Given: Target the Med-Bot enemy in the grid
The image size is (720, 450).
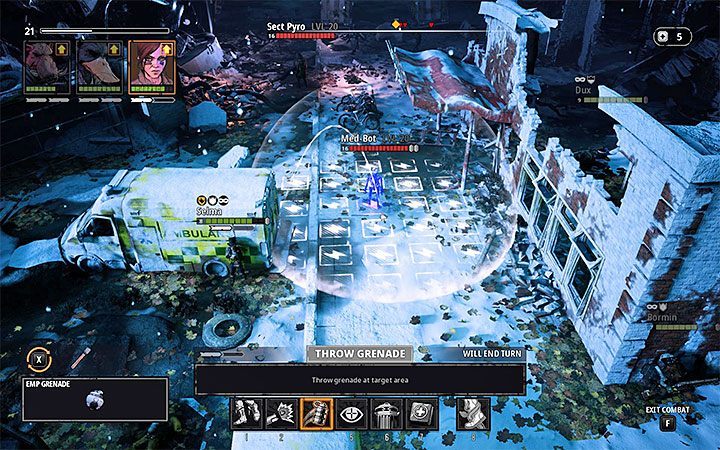Looking at the screenshot, I should [373, 186].
